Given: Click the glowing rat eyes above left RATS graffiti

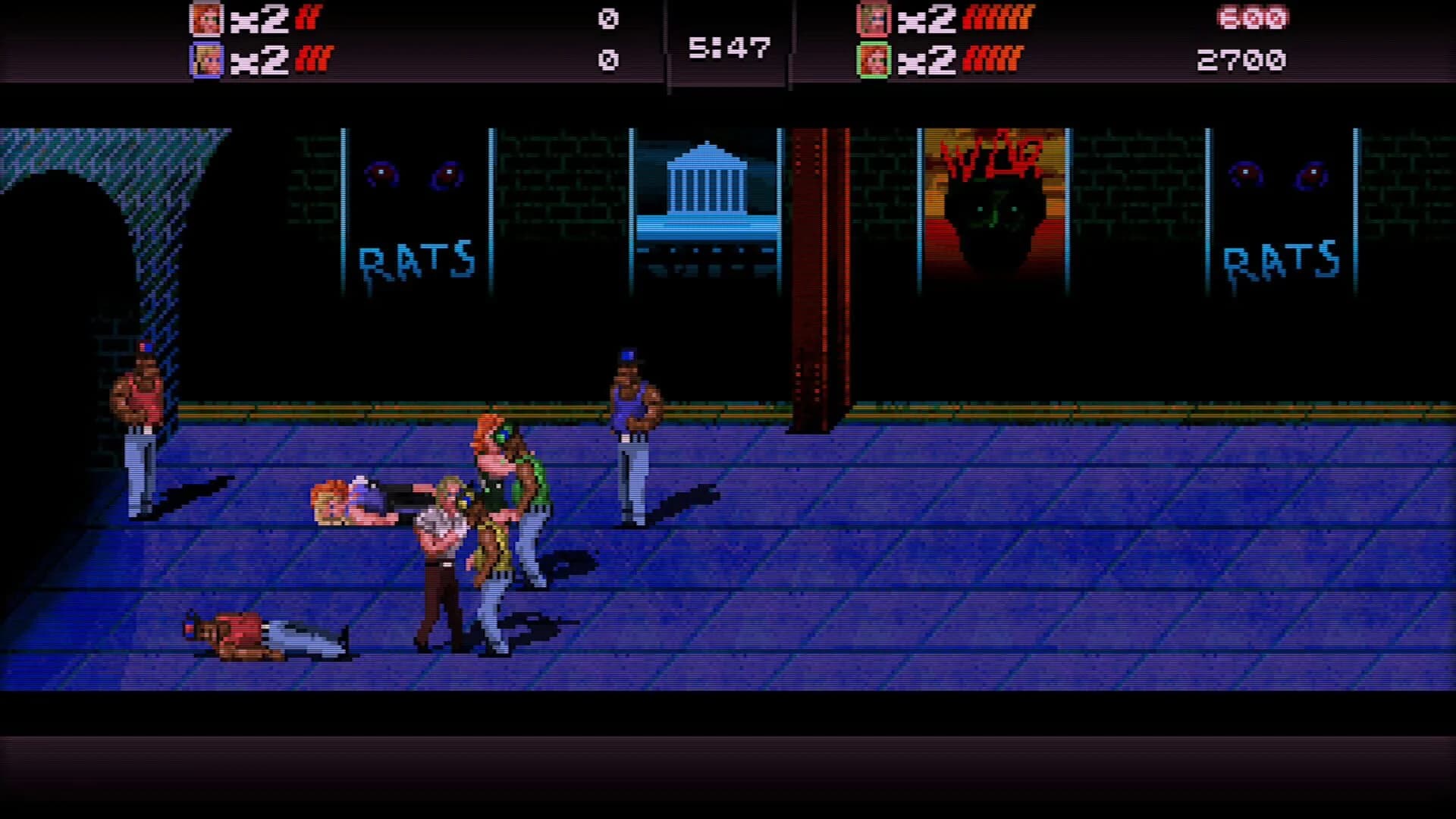Looking at the screenshot, I should point(413,174).
